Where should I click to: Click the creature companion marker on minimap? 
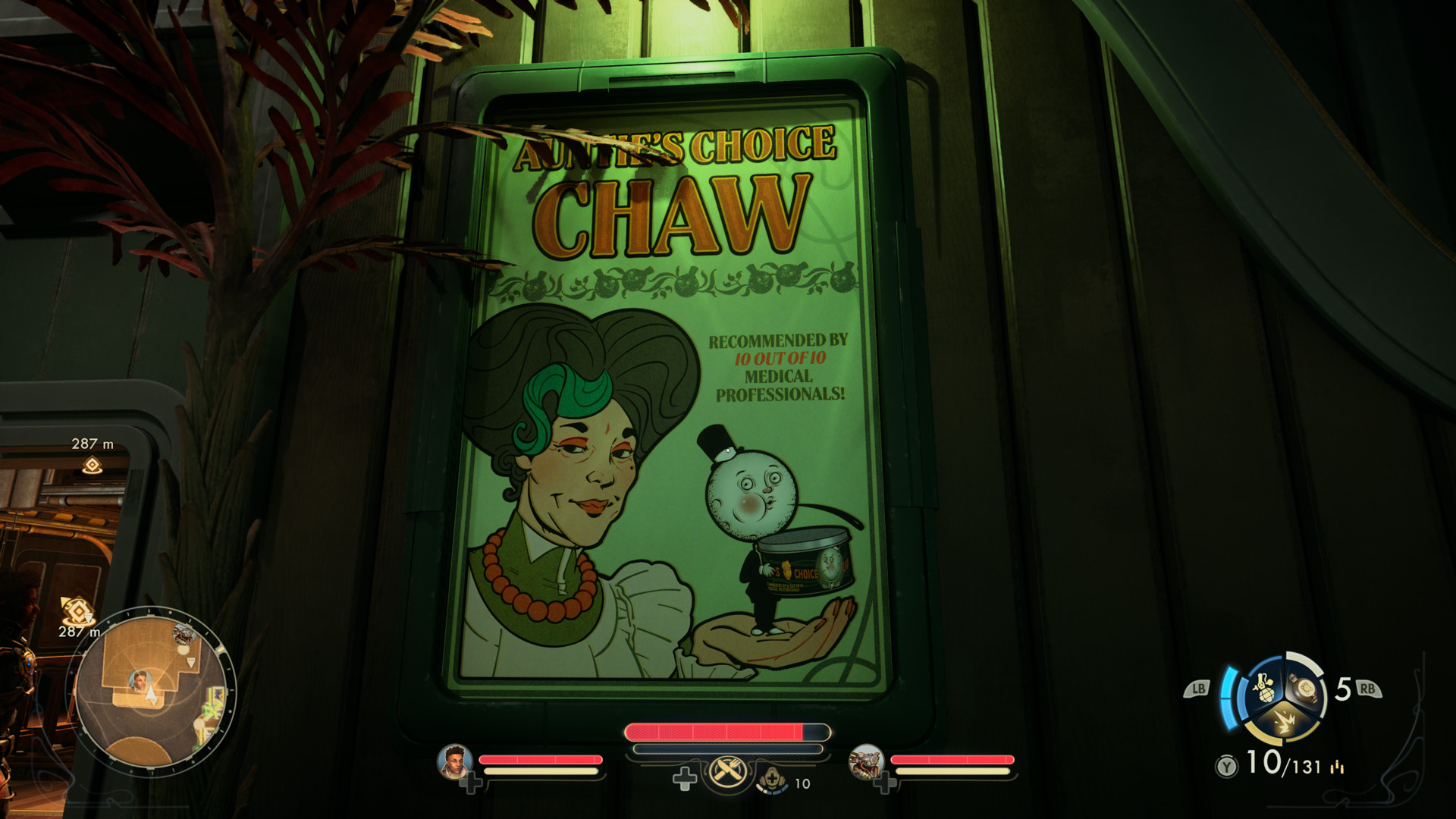tap(184, 634)
